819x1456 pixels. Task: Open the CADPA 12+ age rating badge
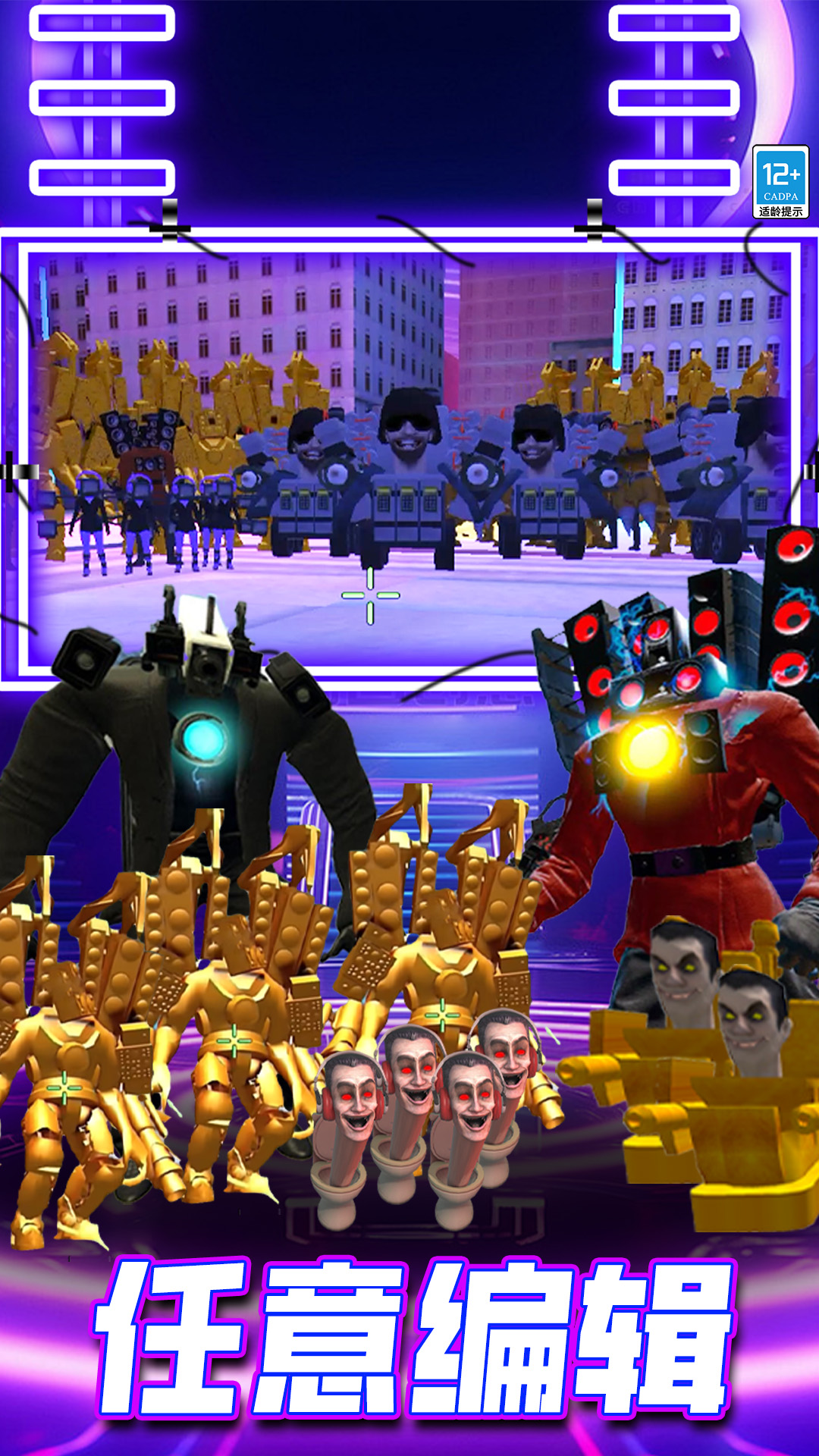pyautogui.click(x=780, y=183)
